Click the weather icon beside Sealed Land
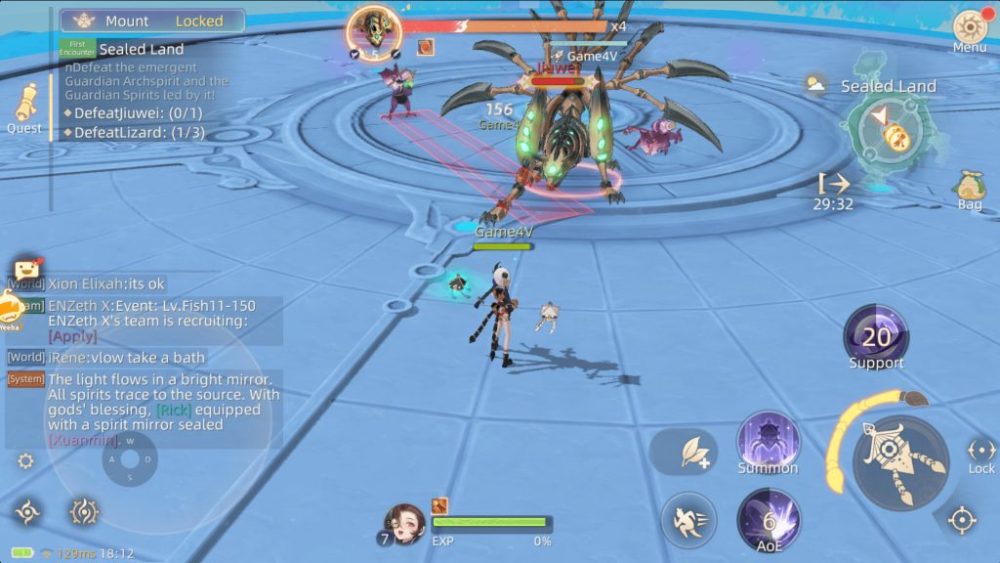This screenshot has width=1000, height=563. click(x=817, y=84)
